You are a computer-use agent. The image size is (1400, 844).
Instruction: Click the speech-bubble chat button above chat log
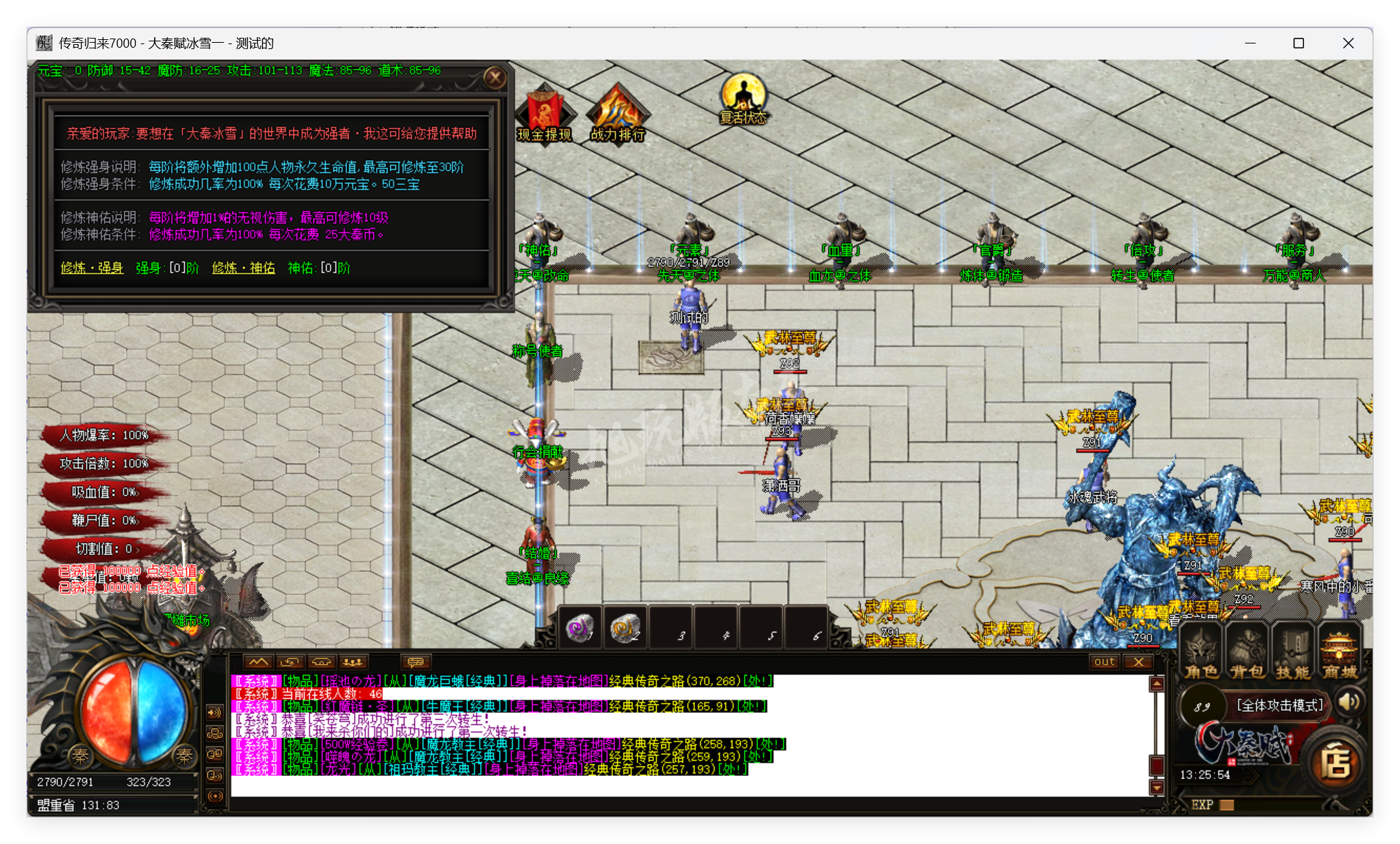416,662
